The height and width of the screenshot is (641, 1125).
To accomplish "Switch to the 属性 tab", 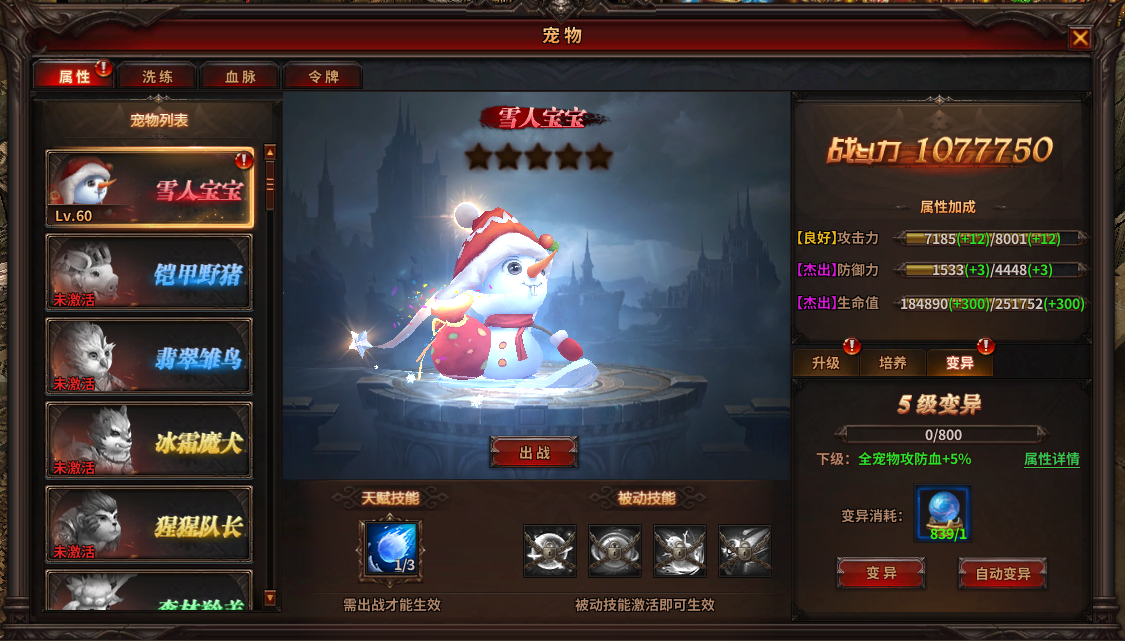I will pyautogui.click(x=74, y=76).
